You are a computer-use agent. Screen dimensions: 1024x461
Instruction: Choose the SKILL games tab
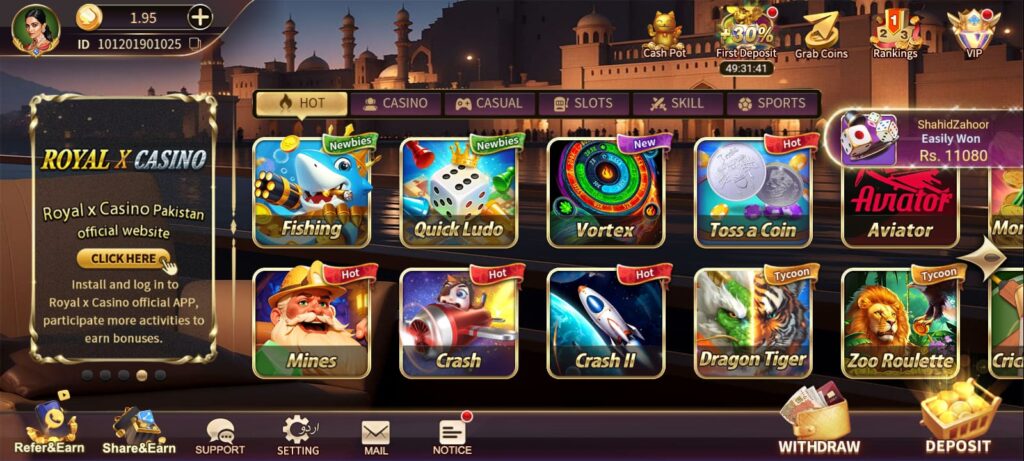pos(675,103)
